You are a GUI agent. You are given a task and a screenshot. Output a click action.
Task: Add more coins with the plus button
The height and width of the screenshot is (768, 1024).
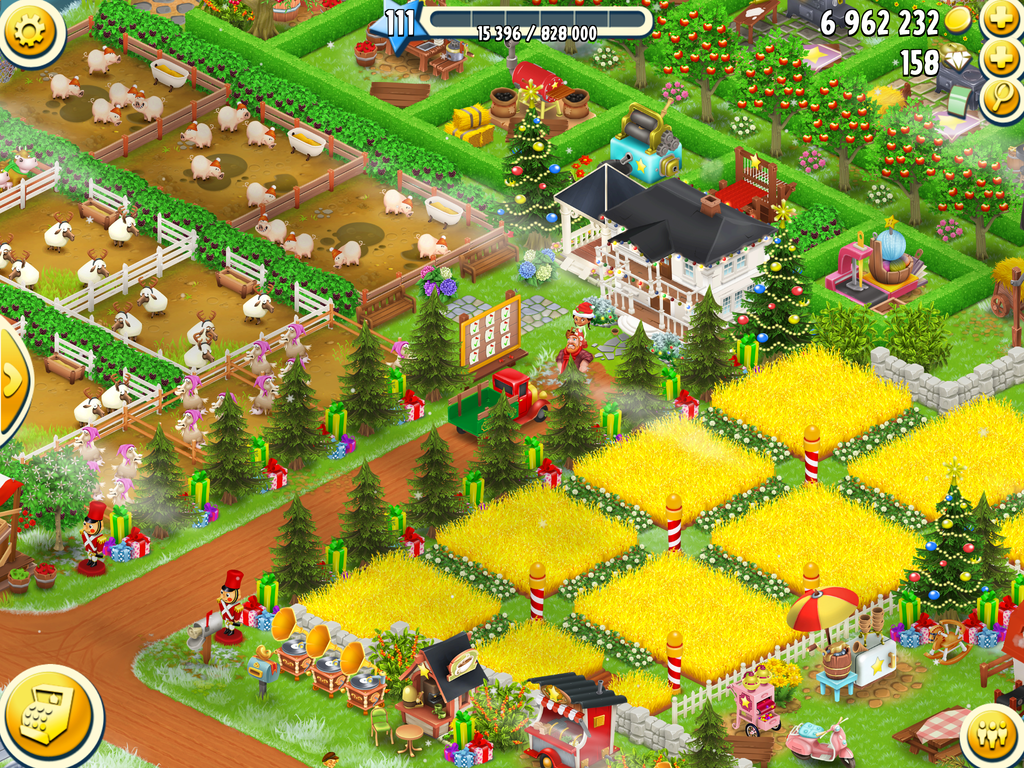1001,20
